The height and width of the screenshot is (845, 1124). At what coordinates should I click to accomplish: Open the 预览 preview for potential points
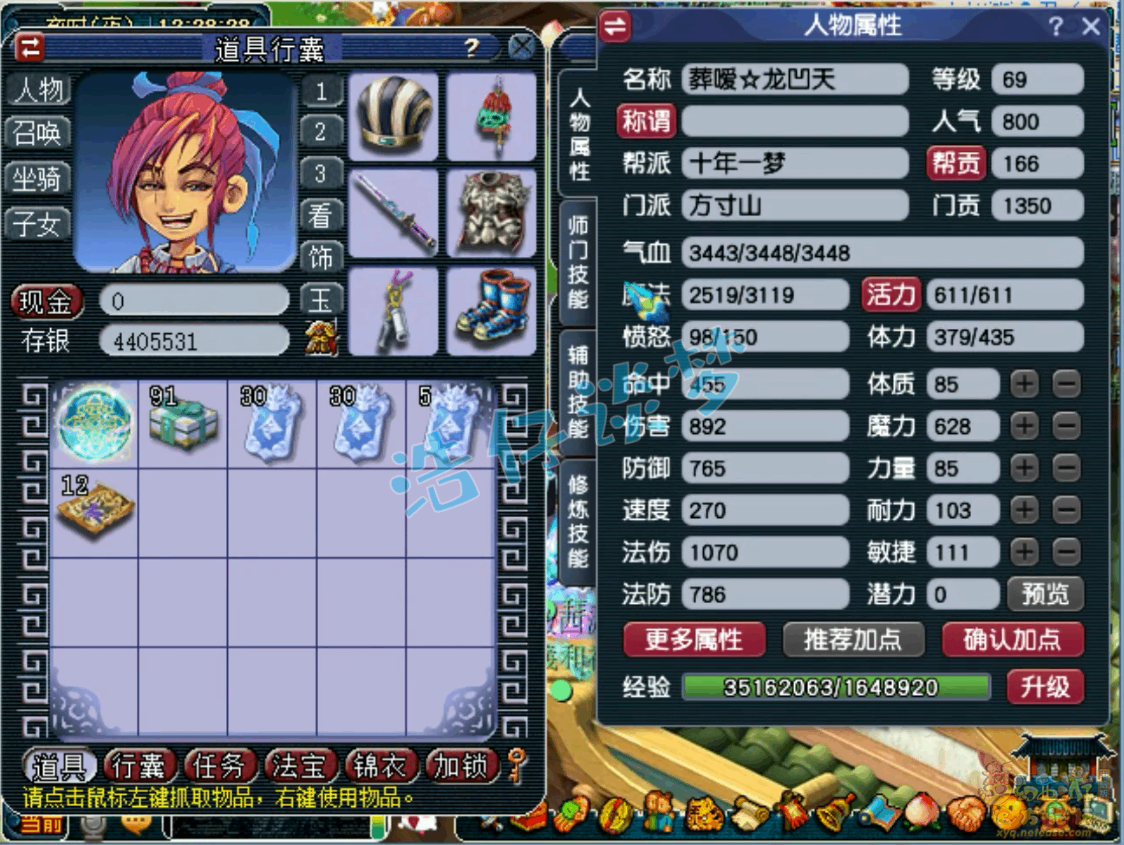1045,594
